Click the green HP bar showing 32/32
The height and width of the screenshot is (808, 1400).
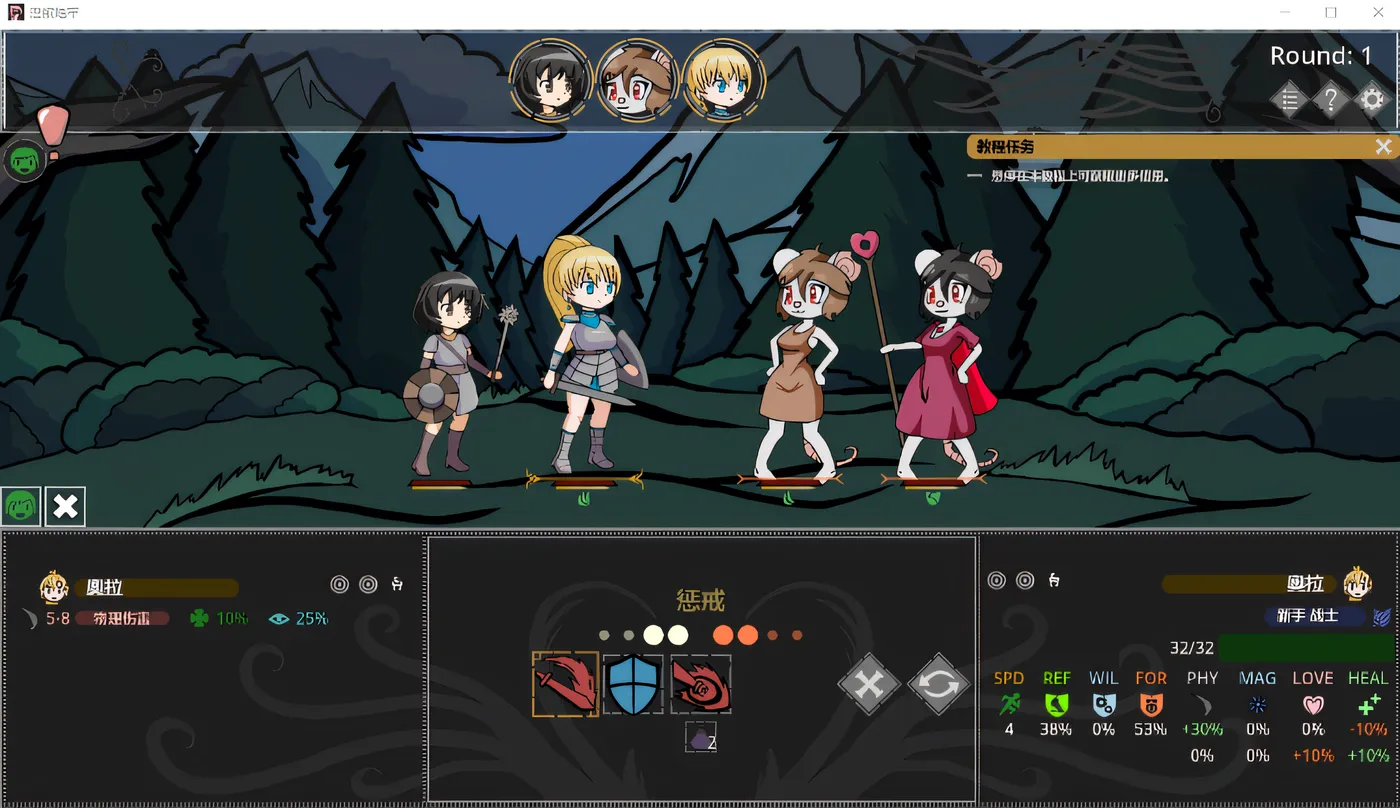(1300, 648)
